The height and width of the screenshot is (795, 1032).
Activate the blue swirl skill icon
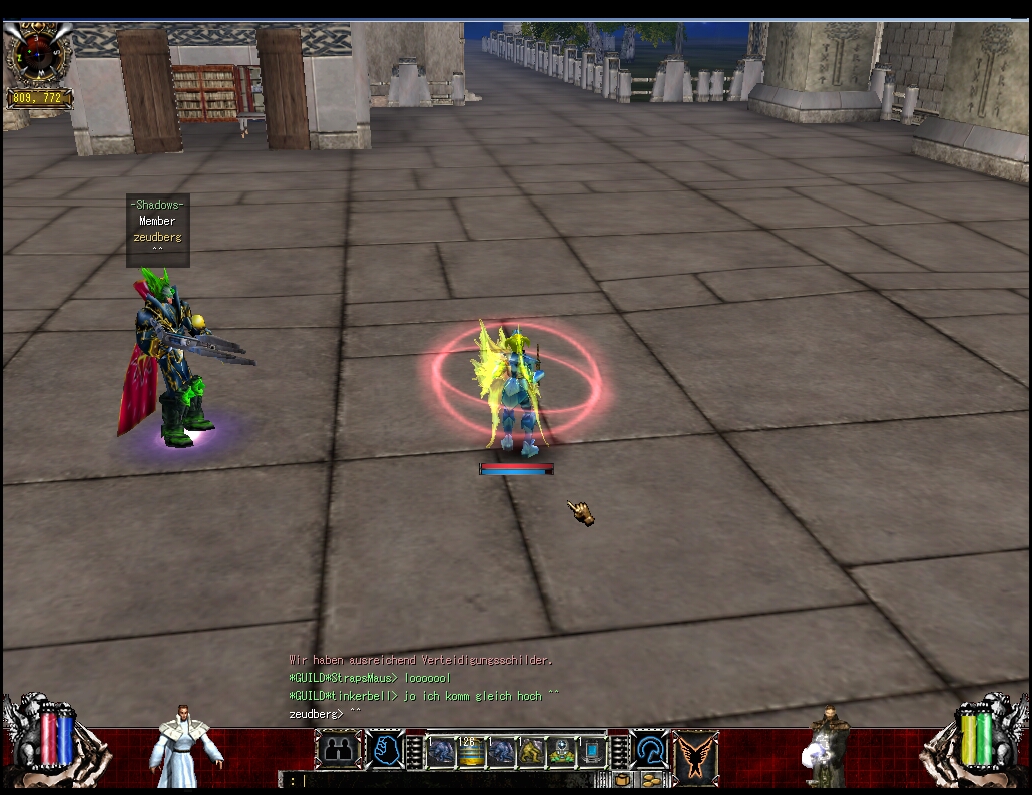pos(650,748)
